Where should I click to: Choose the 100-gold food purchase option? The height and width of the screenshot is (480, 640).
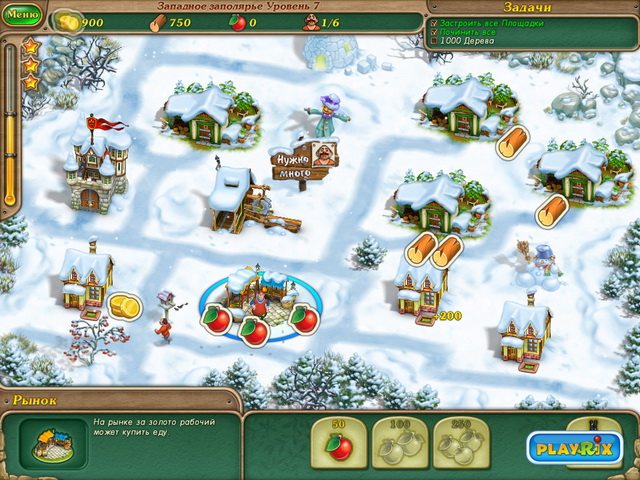[400, 443]
